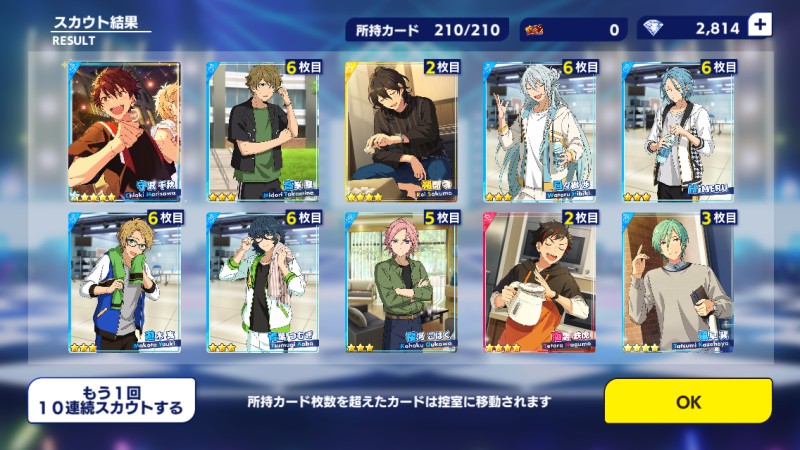The height and width of the screenshot is (450, 800).
Task: Confirm results with the yellow OK button
Action: 688,401
